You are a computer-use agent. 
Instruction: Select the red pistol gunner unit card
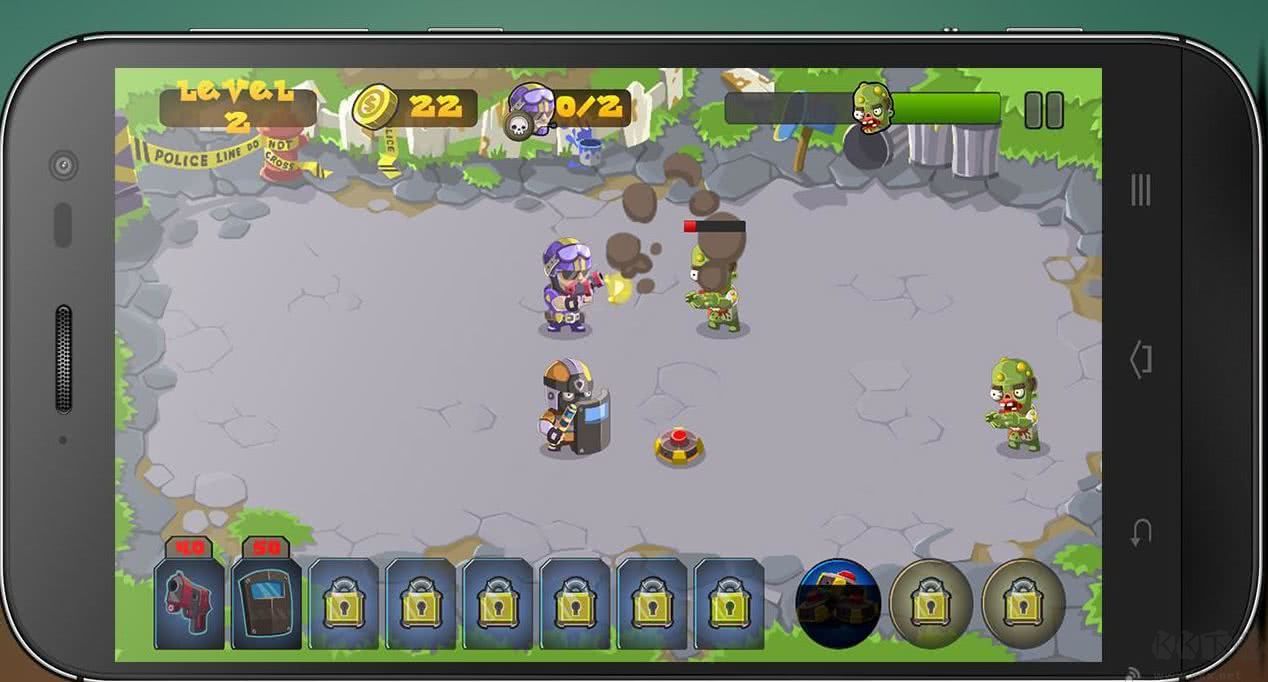(189, 602)
